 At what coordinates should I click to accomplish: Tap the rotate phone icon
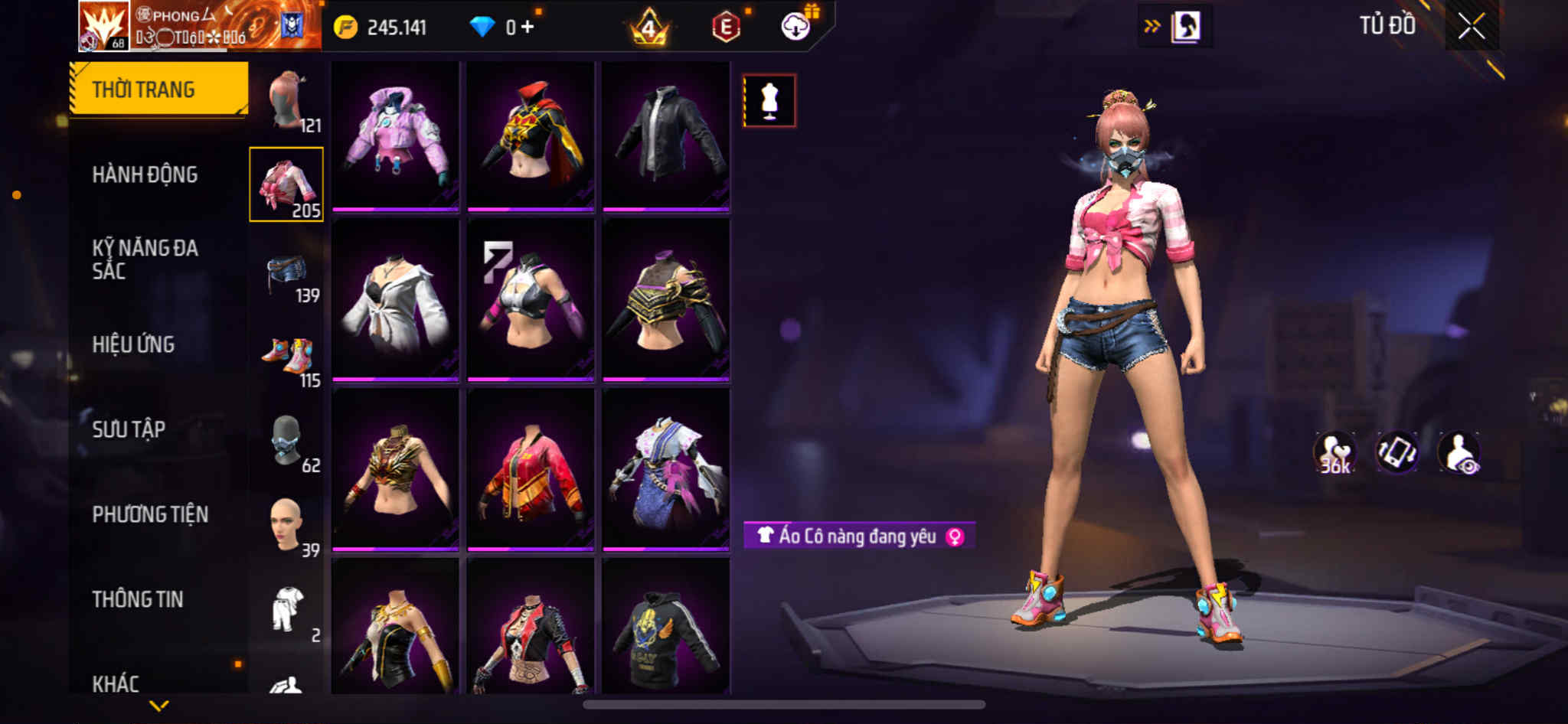pyautogui.click(x=1396, y=453)
